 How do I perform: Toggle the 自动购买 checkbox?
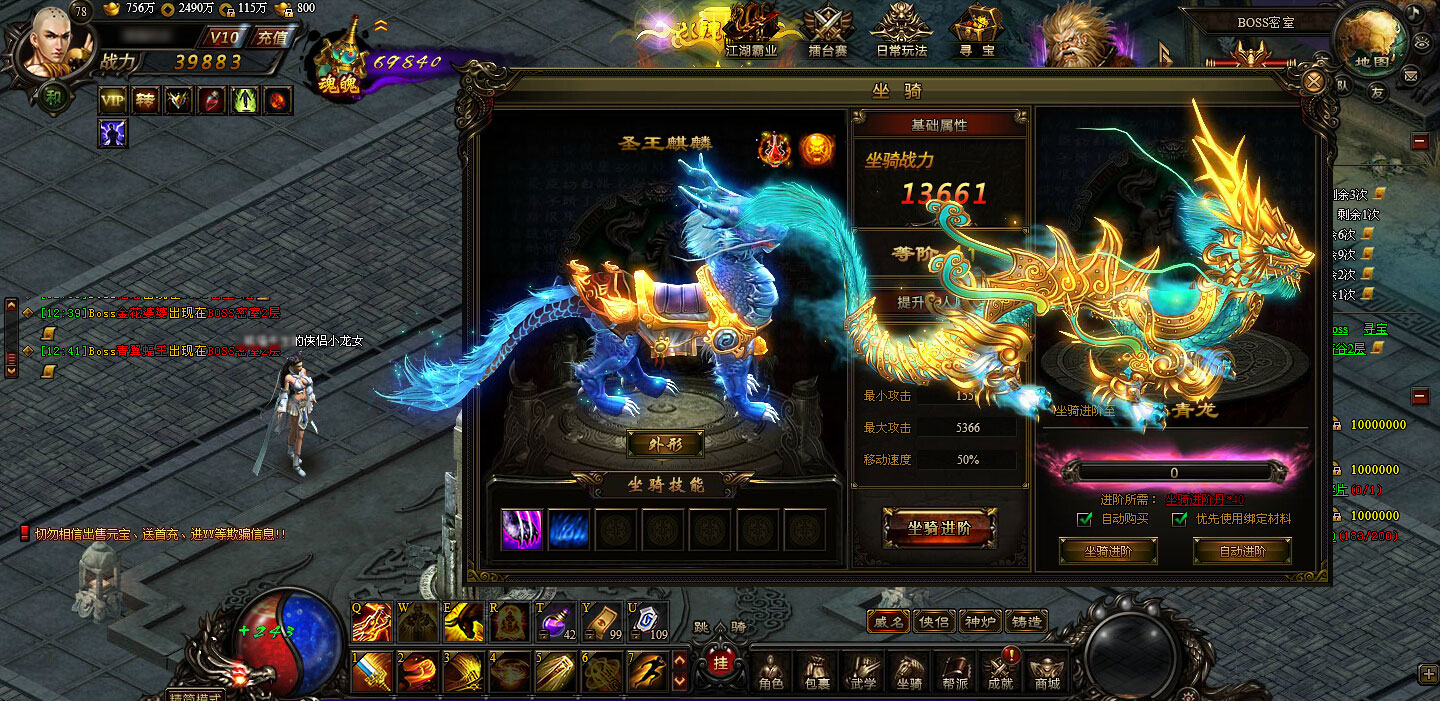[x=1084, y=519]
